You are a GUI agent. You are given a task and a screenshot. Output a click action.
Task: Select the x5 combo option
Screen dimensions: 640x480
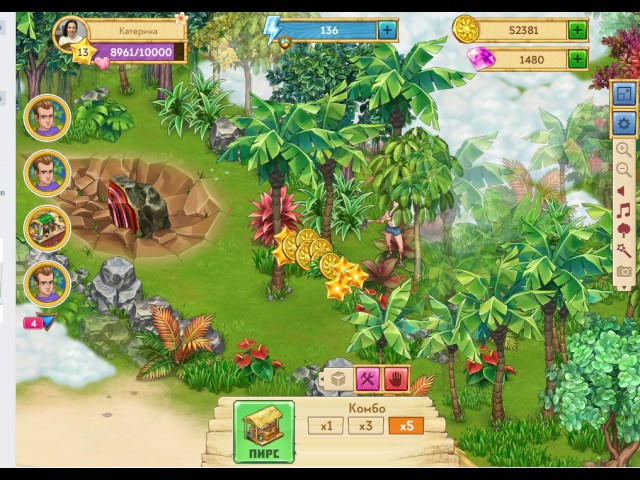406,426
